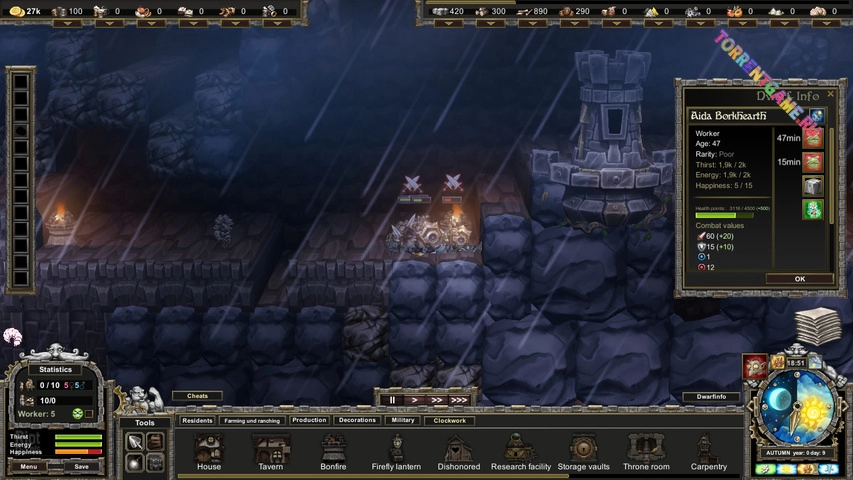Screen dimensions: 853x480
Task: Open the Production category
Action: click(x=309, y=421)
